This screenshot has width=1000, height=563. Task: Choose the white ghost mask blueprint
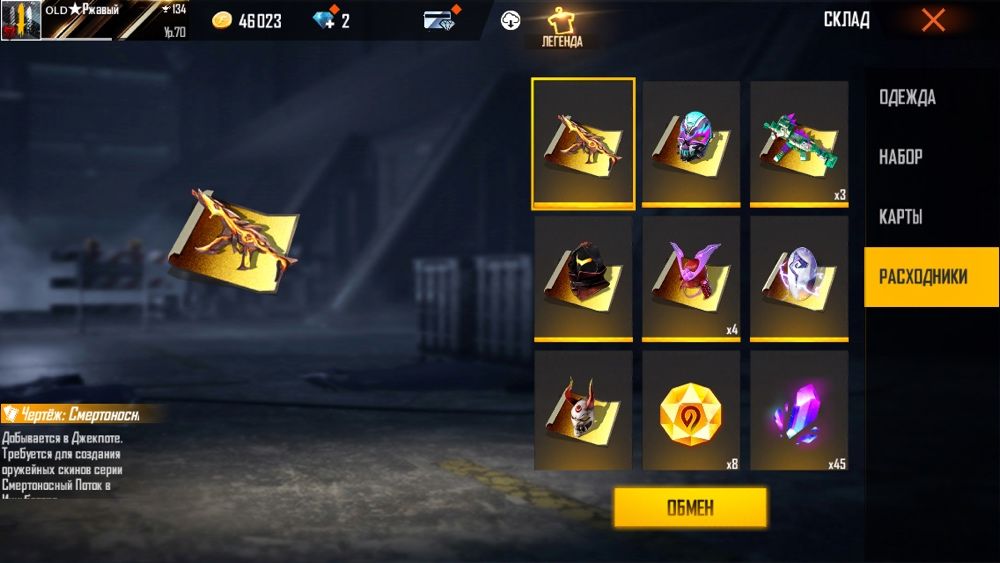pyautogui.click(x=799, y=279)
